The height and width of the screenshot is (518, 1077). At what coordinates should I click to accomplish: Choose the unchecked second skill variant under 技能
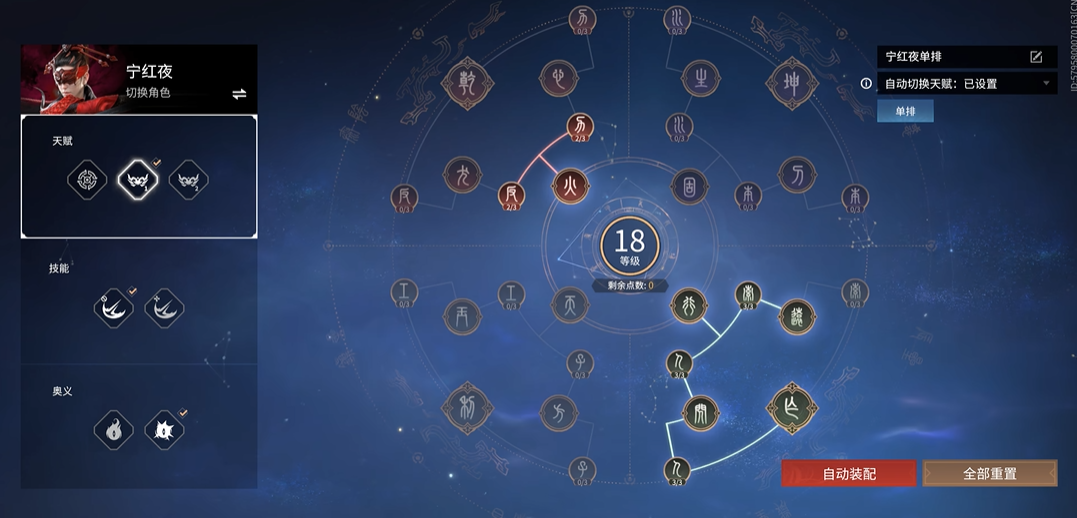[x=164, y=308]
